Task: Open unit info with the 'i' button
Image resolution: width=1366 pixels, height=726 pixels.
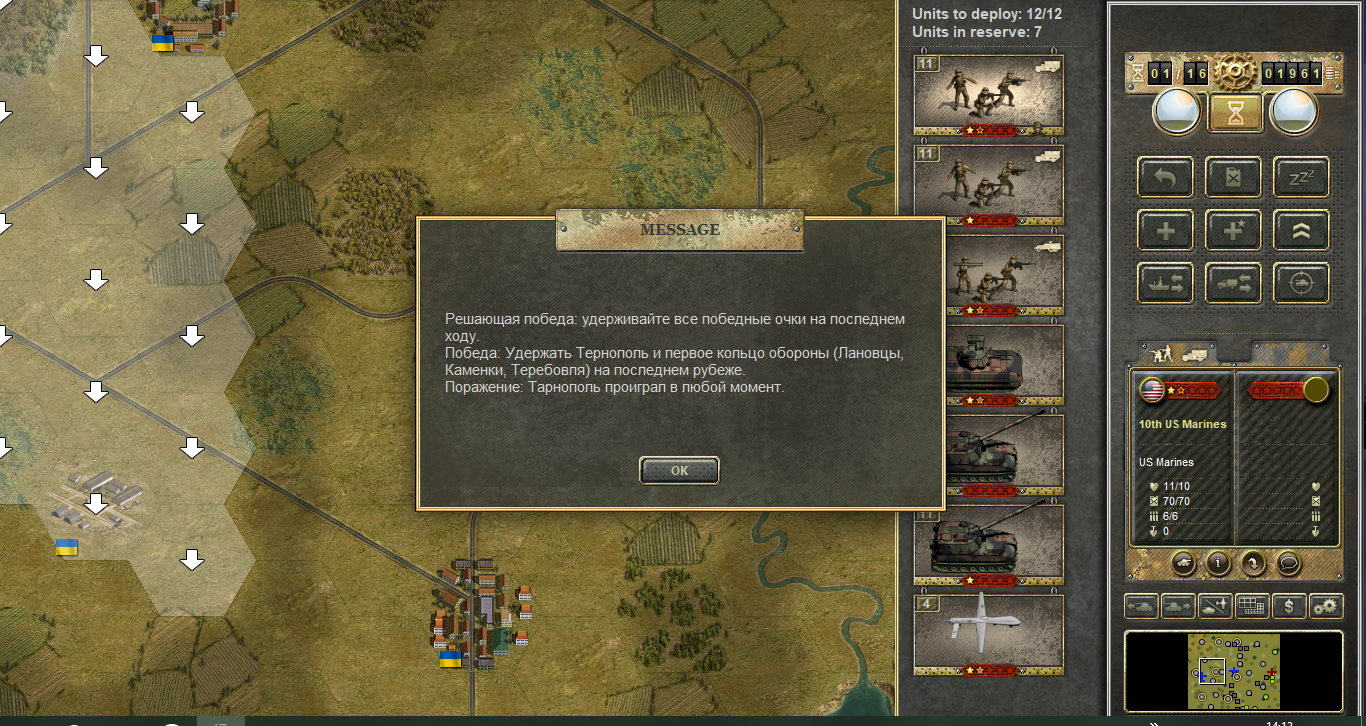Action: tap(1217, 563)
